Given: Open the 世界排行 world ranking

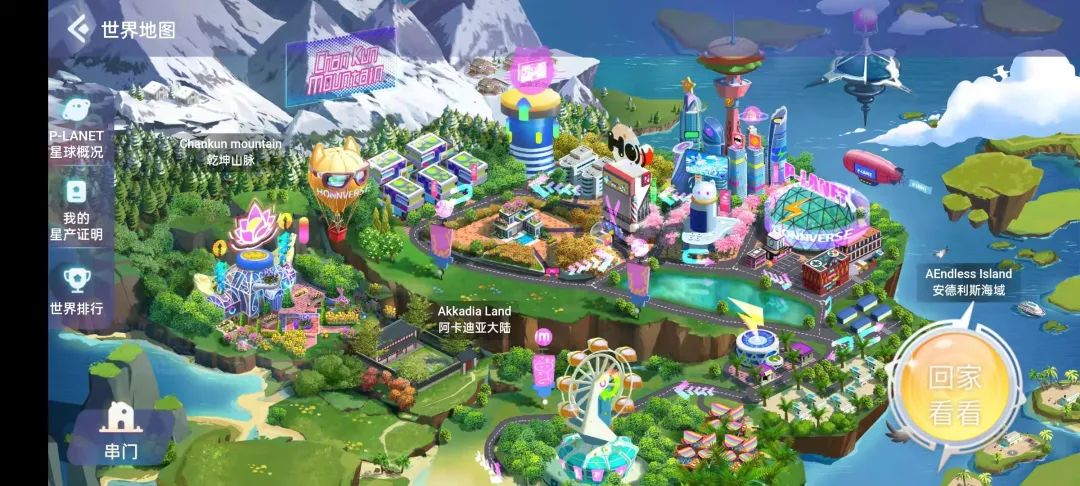Looking at the screenshot, I should (76, 290).
